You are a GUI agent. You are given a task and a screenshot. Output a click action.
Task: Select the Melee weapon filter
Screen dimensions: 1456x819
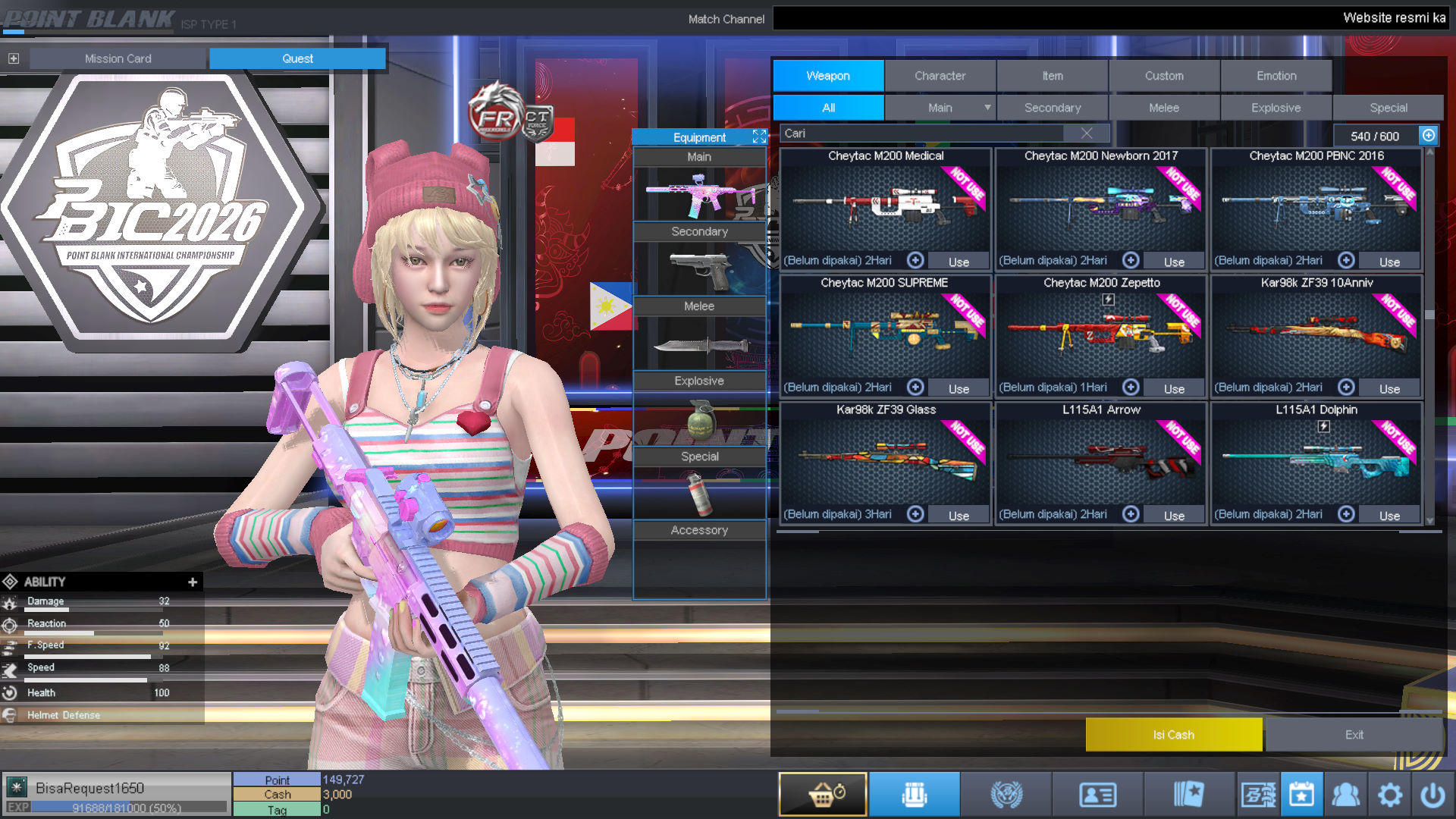pos(1164,107)
